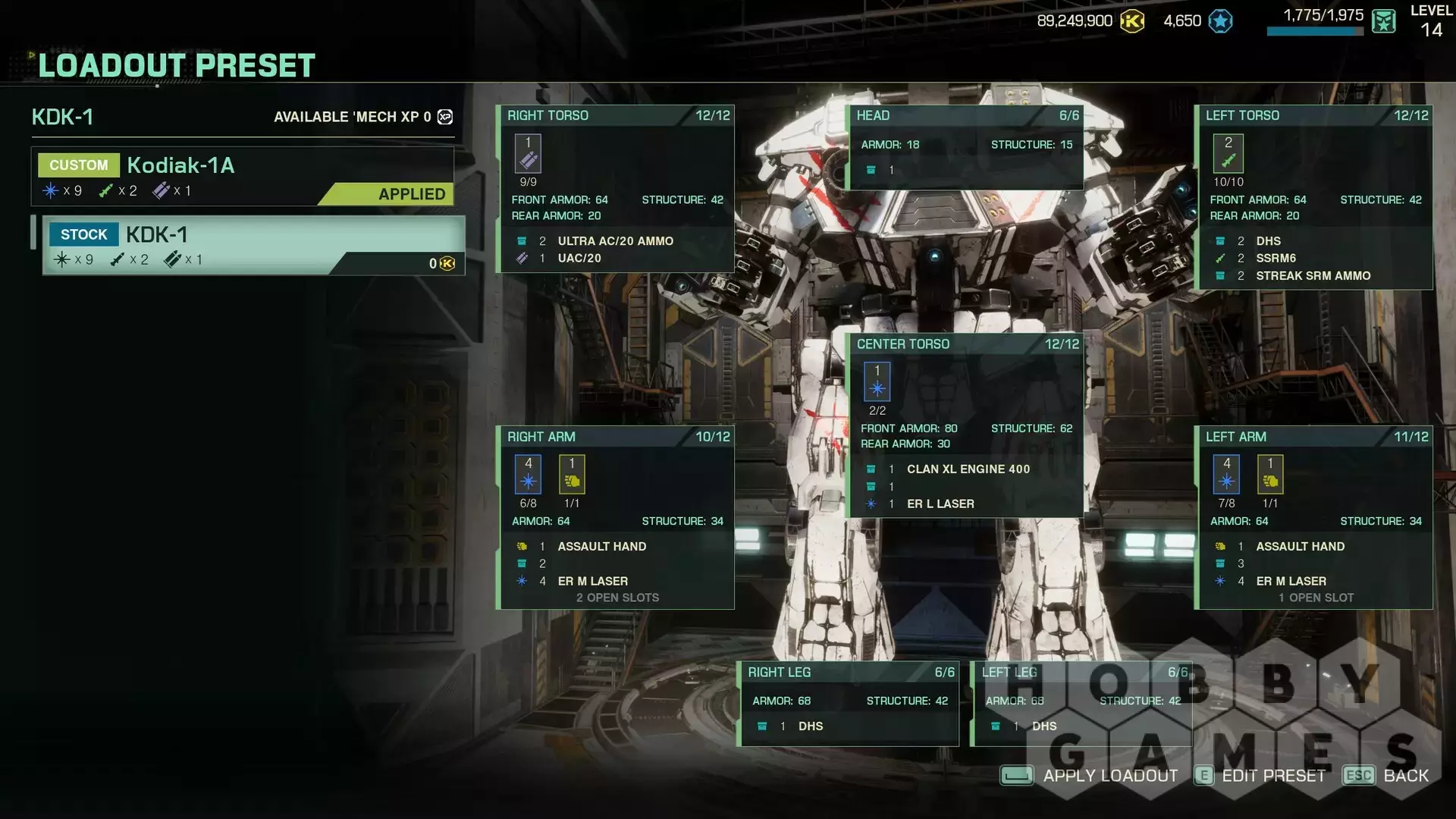1456x819 pixels.
Task: Click the UAC/20 weapon entry
Action: [x=579, y=259]
